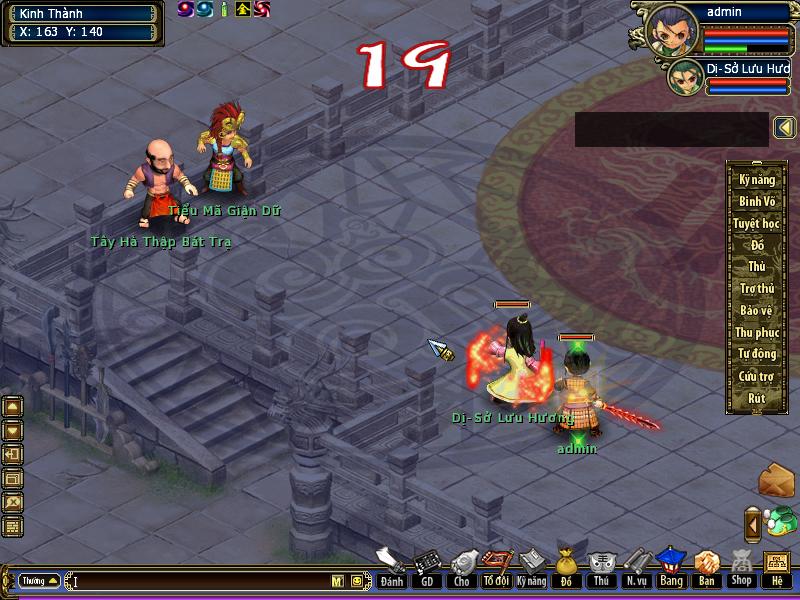
Task: Select the Bảo vệ option
Action: [x=757, y=311]
